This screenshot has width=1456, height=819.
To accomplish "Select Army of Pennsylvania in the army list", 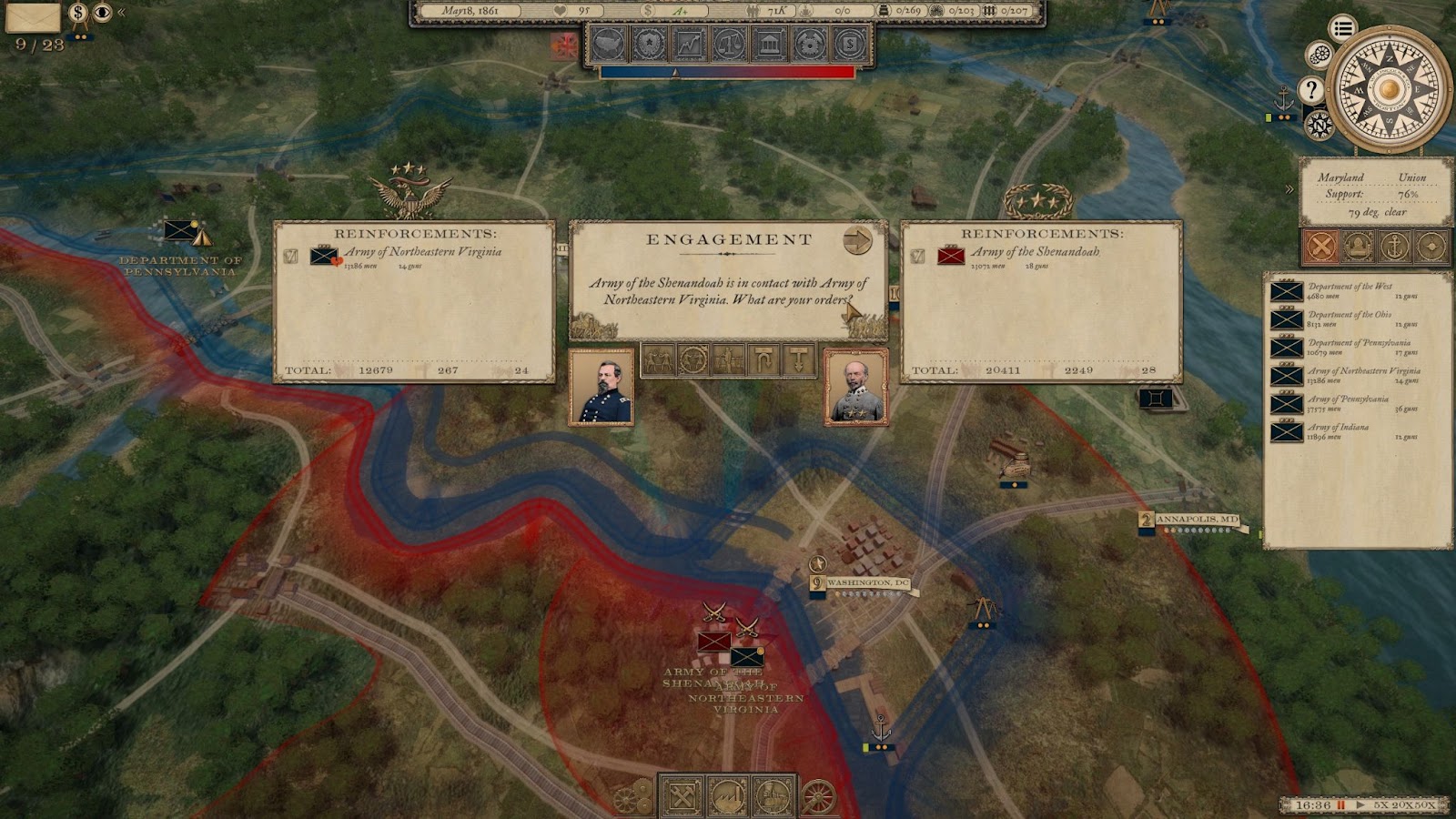I will click(1347, 404).
